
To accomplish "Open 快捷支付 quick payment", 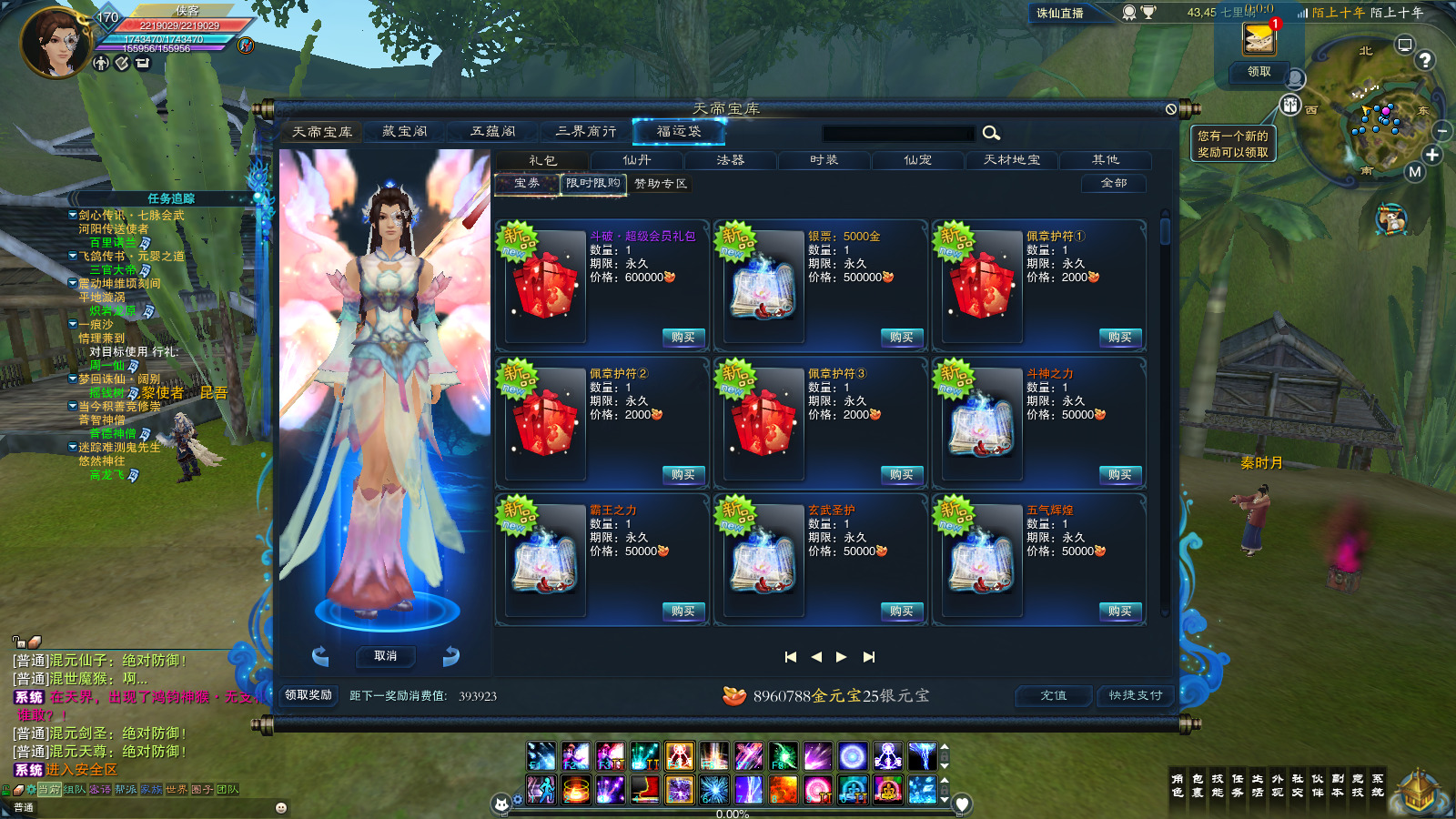I will click(1135, 695).
